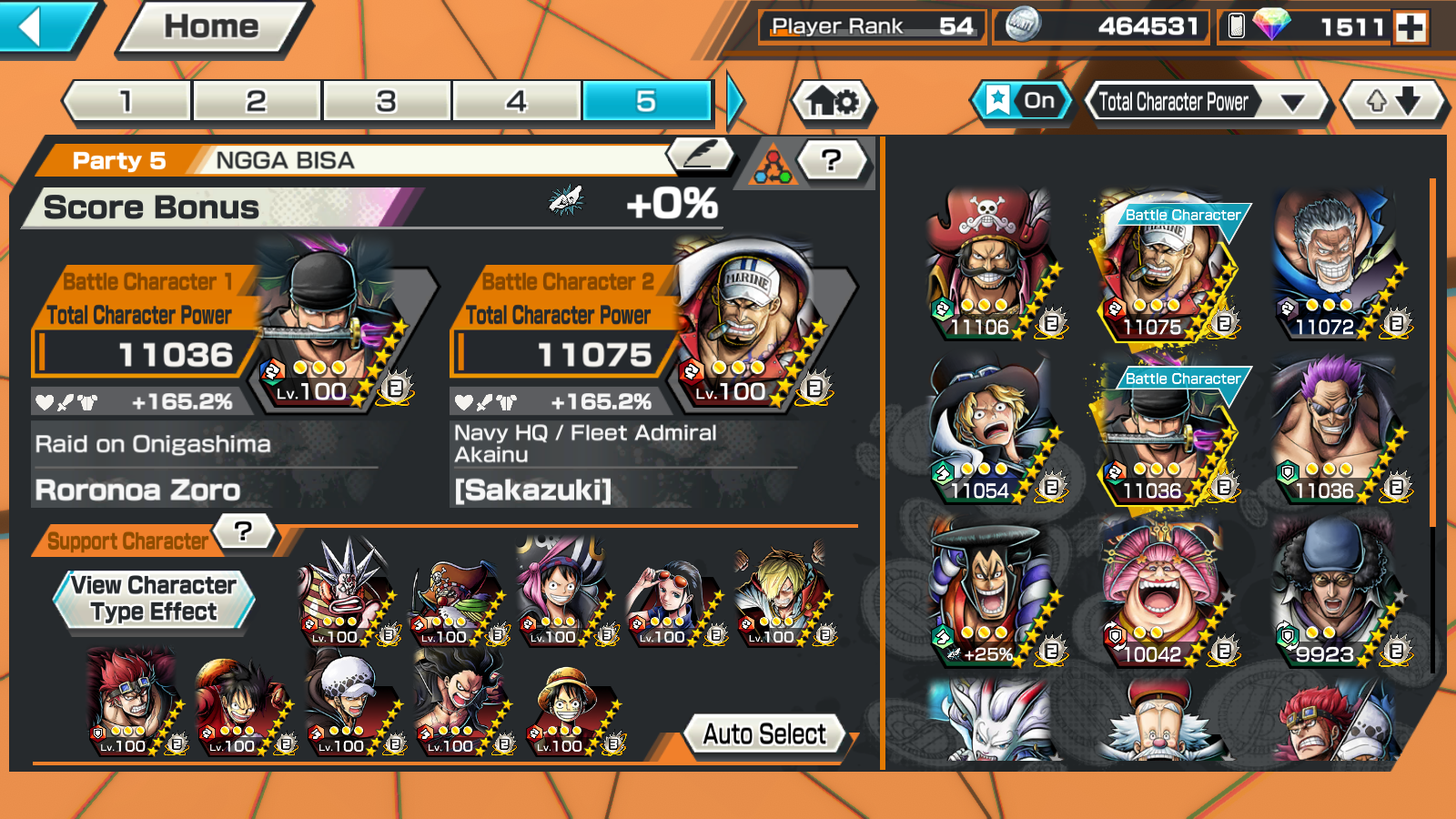Open the Support Character help question mark
The width and height of the screenshot is (1456, 819).
[x=243, y=531]
